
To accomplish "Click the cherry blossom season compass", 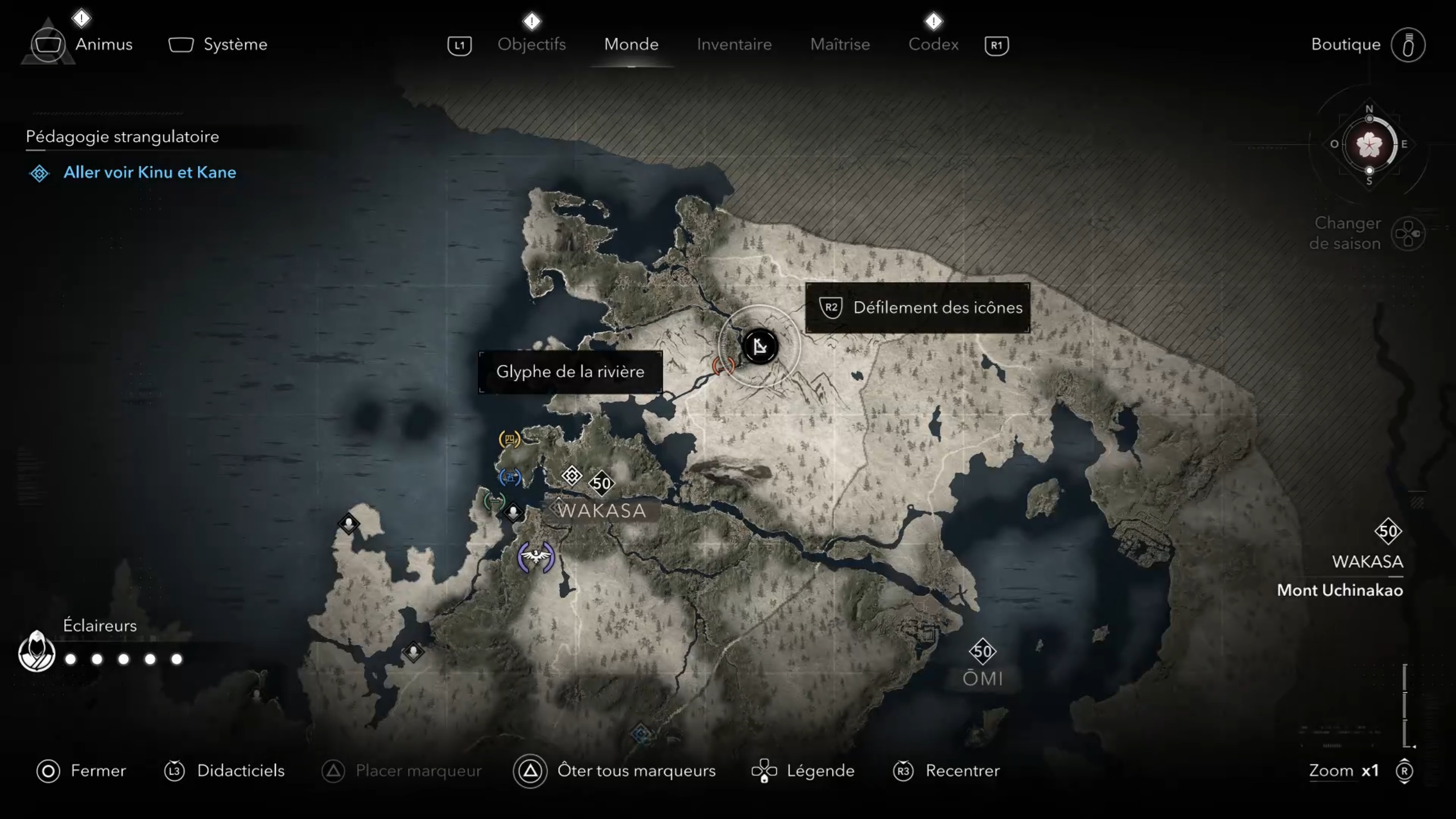I will click(x=1369, y=145).
